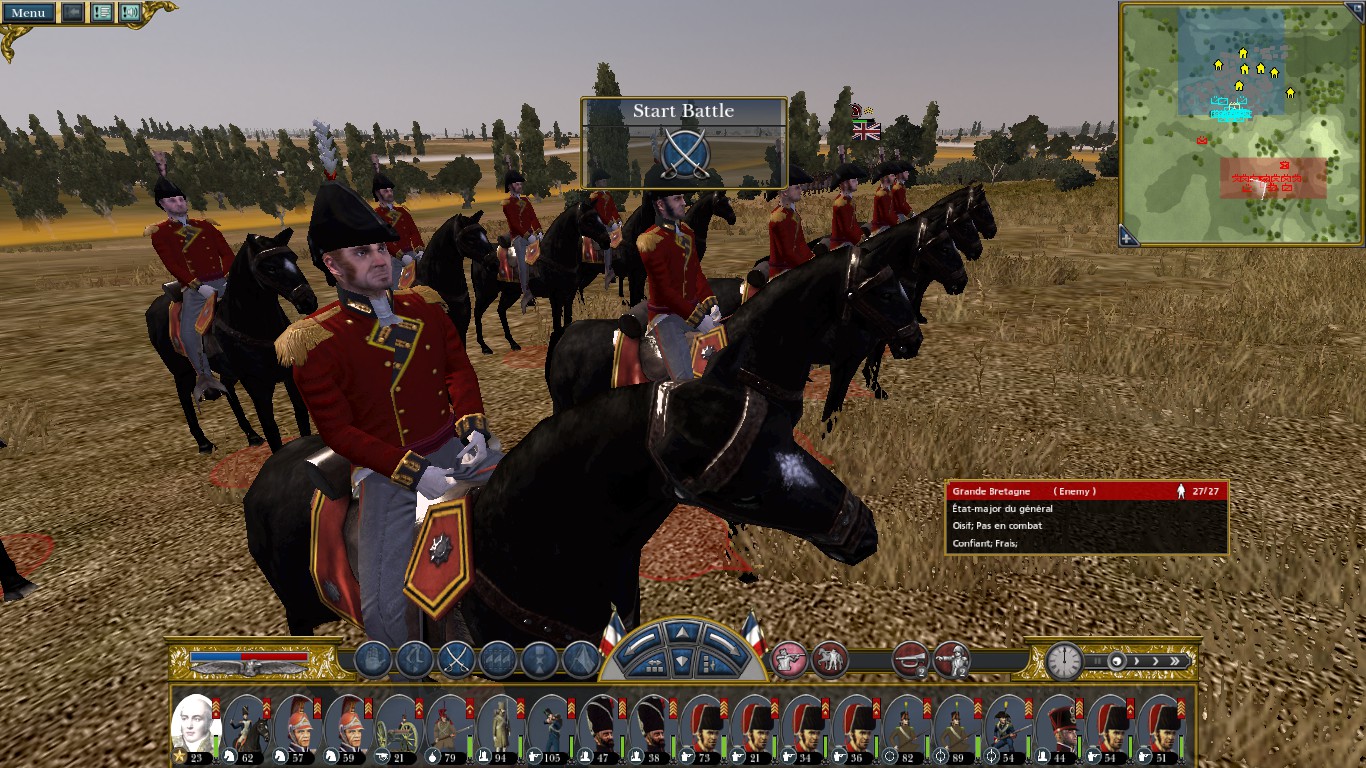Screen dimensions: 1366x768
Task: Open the text messages list button
Action: 102,13
